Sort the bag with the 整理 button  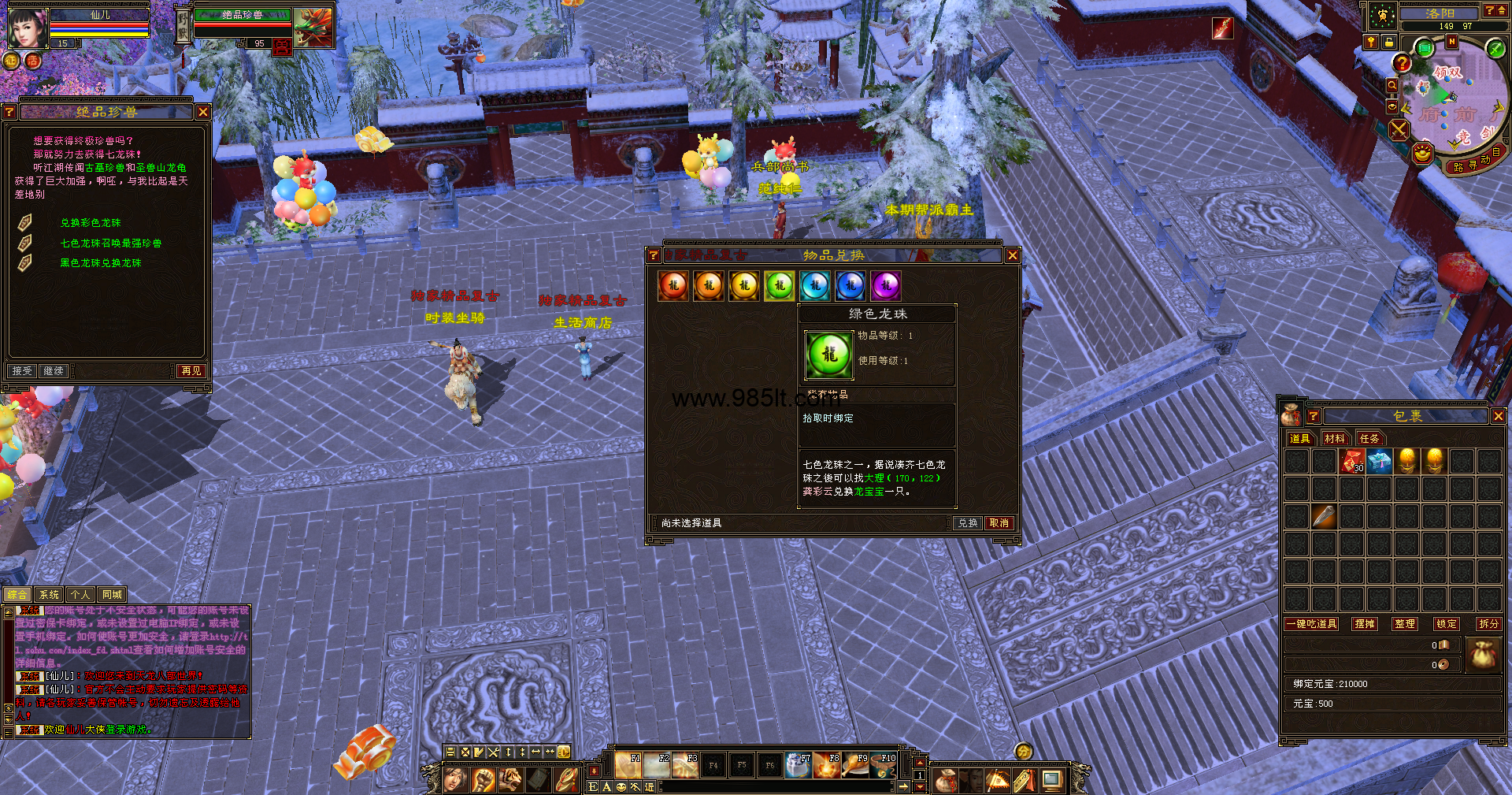(1405, 624)
